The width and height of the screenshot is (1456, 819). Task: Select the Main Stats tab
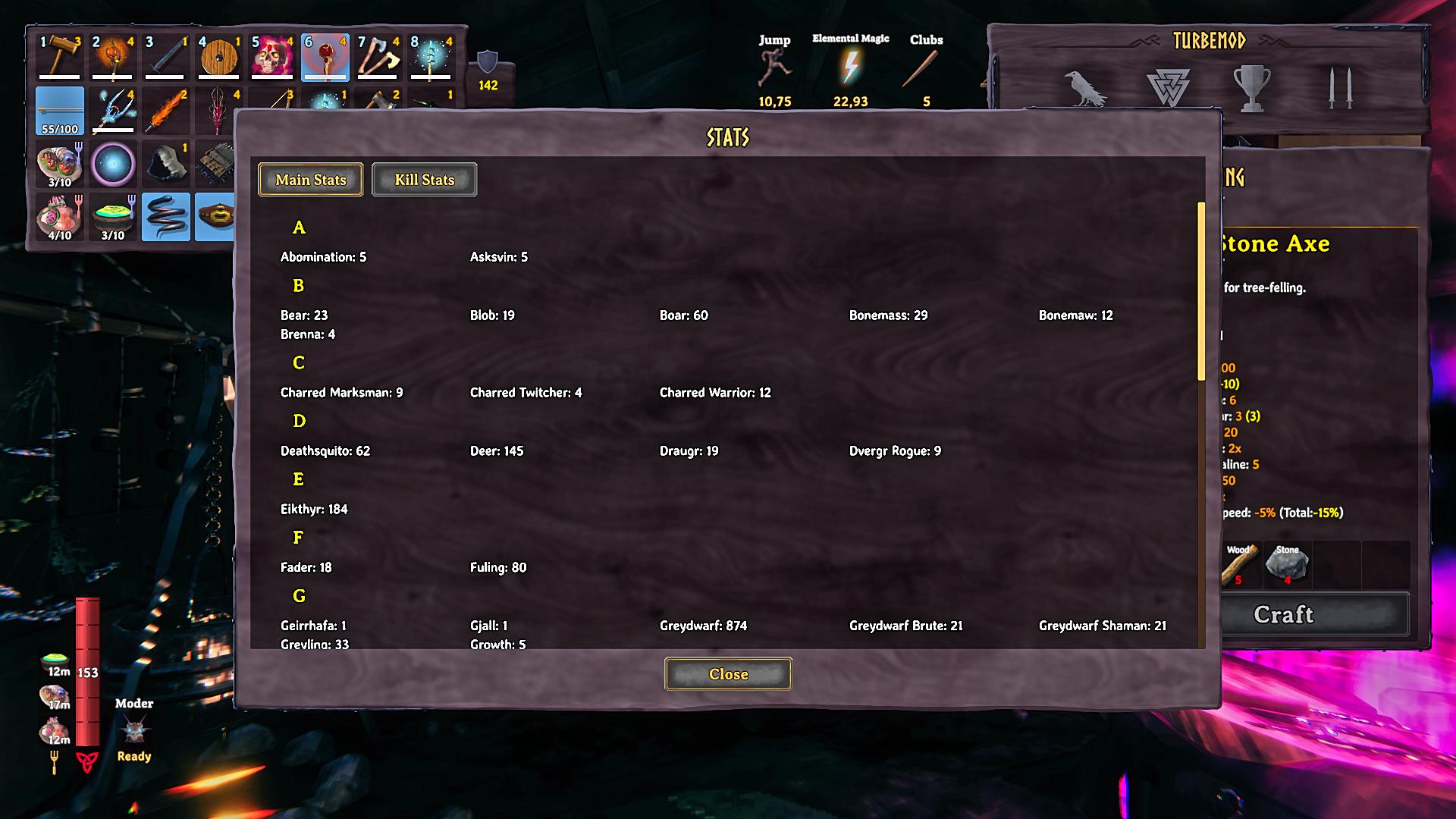pyautogui.click(x=310, y=180)
